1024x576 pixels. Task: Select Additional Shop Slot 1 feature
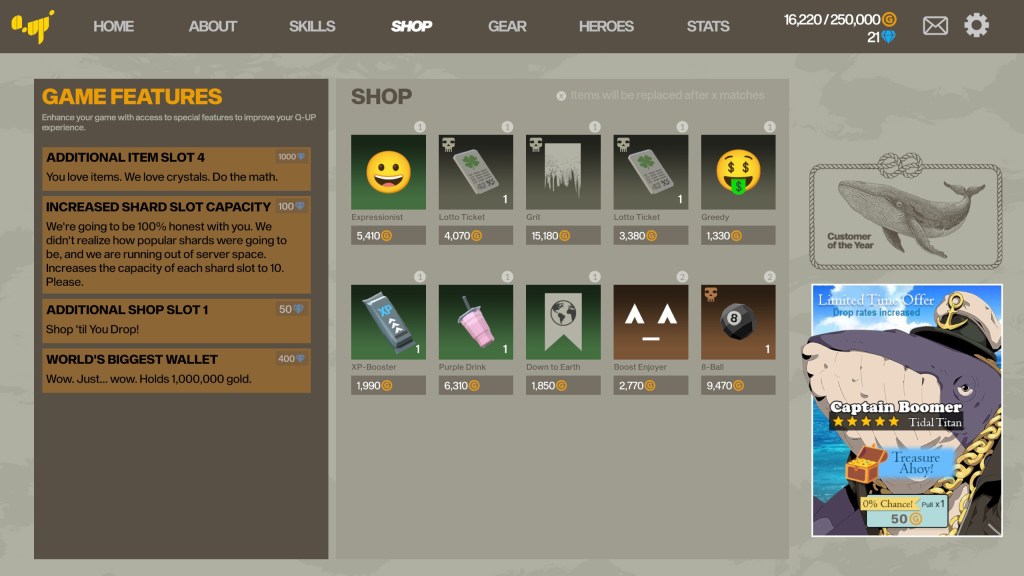[176, 320]
